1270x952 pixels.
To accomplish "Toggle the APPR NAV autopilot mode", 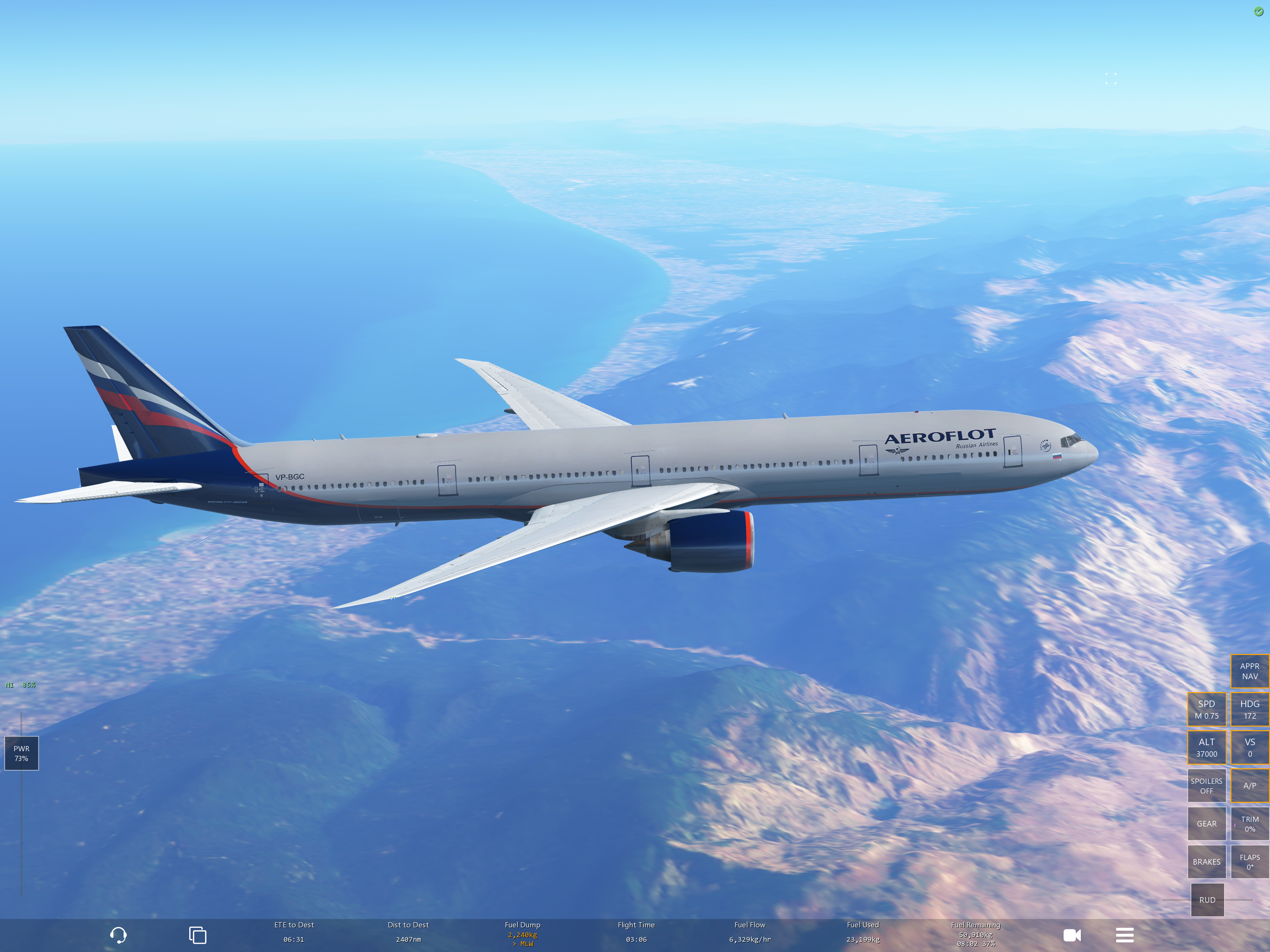I will click(x=1250, y=671).
